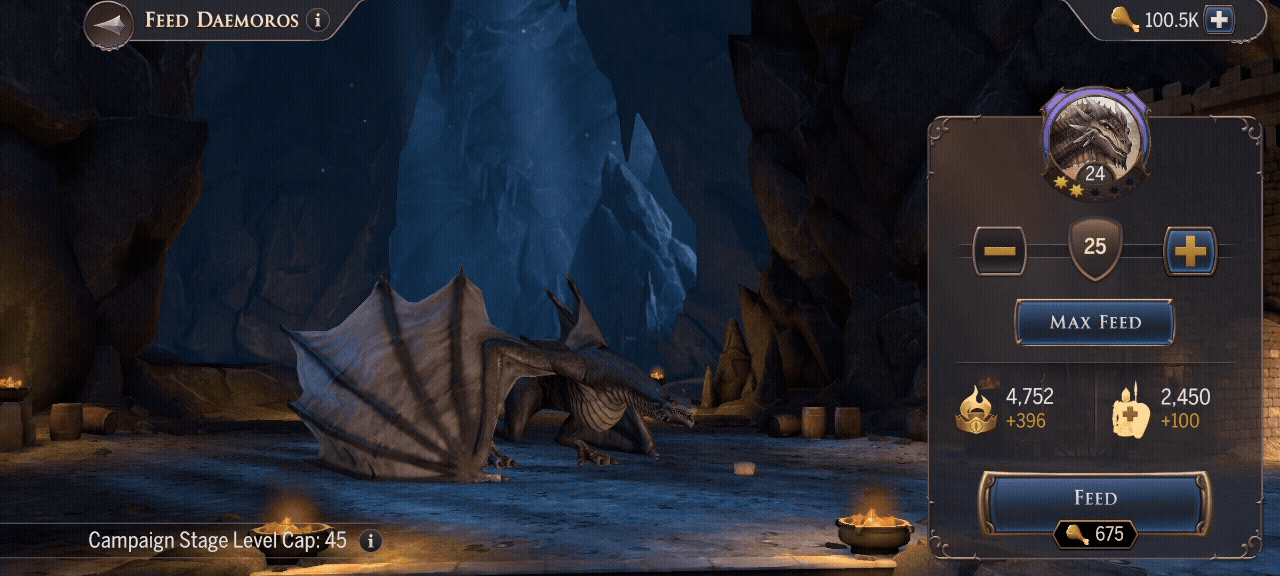The height and width of the screenshot is (576, 1280).
Task: Show Campaign Stage Level Cap info
Action: (x=370, y=541)
